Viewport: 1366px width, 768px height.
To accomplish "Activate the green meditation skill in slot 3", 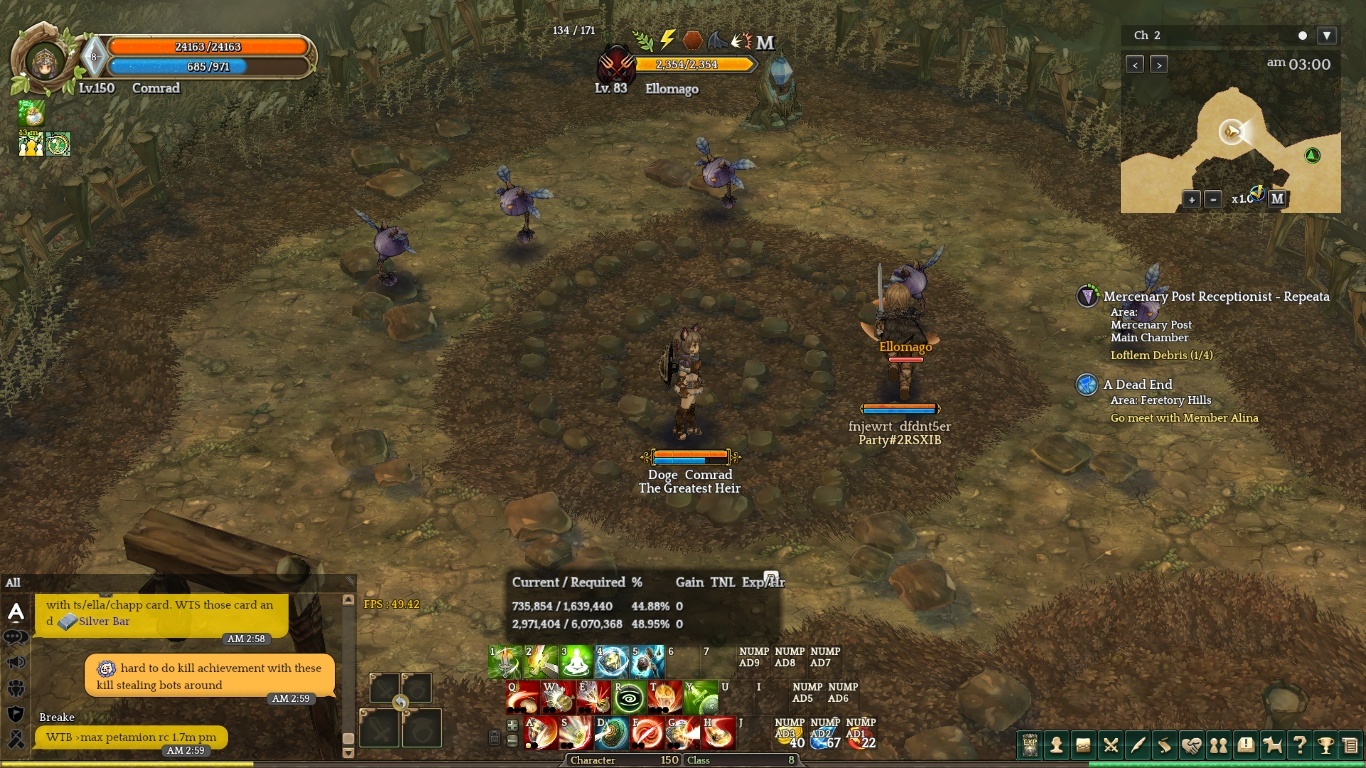I will pos(576,661).
